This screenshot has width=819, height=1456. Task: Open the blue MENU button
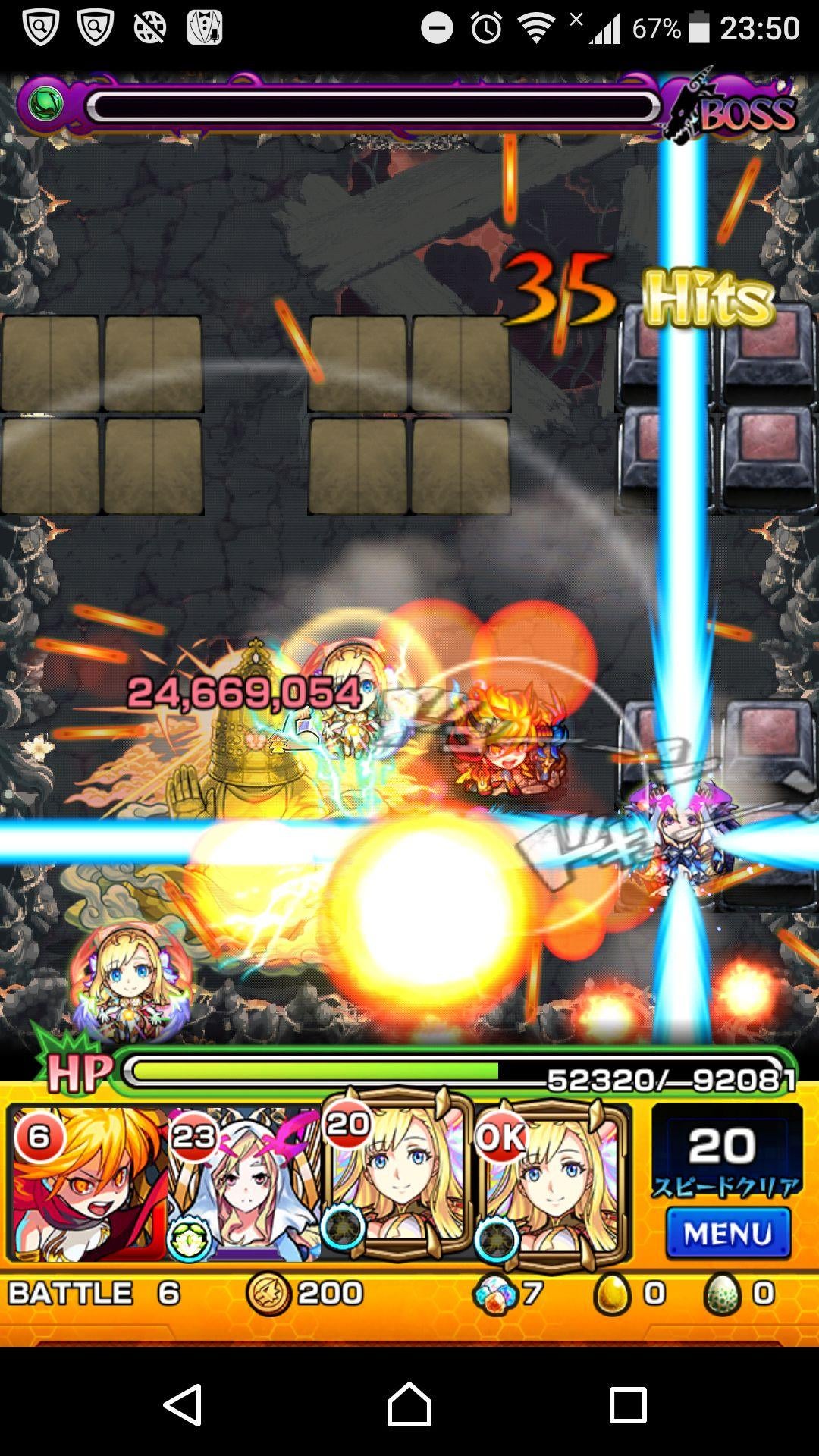[727, 1234]
